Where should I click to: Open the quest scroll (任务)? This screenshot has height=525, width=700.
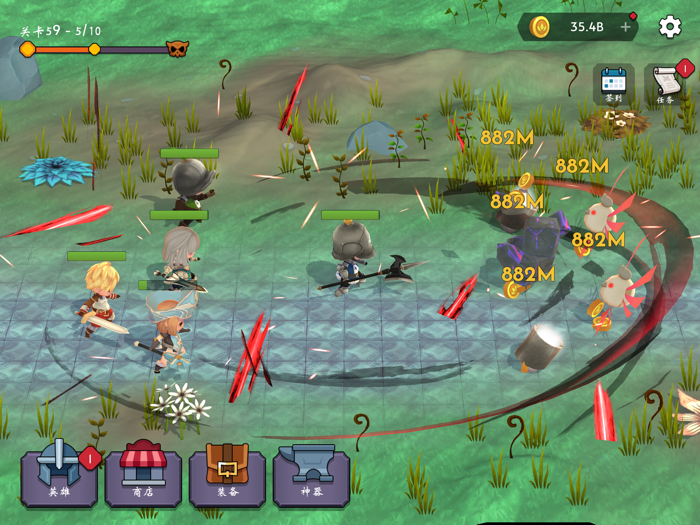(666, 85)
